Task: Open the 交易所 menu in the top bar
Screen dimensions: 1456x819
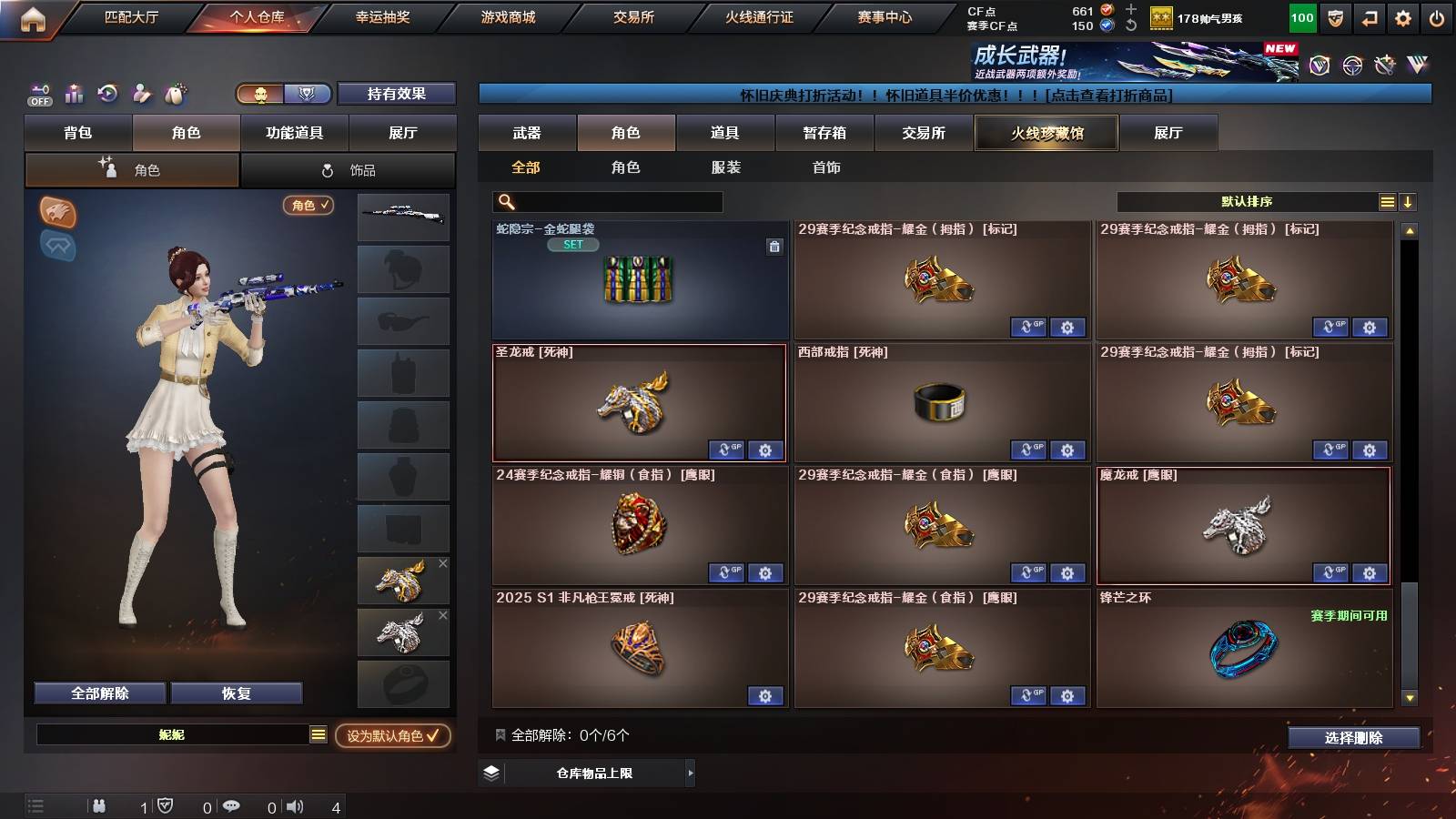Action: pos(633,16)
